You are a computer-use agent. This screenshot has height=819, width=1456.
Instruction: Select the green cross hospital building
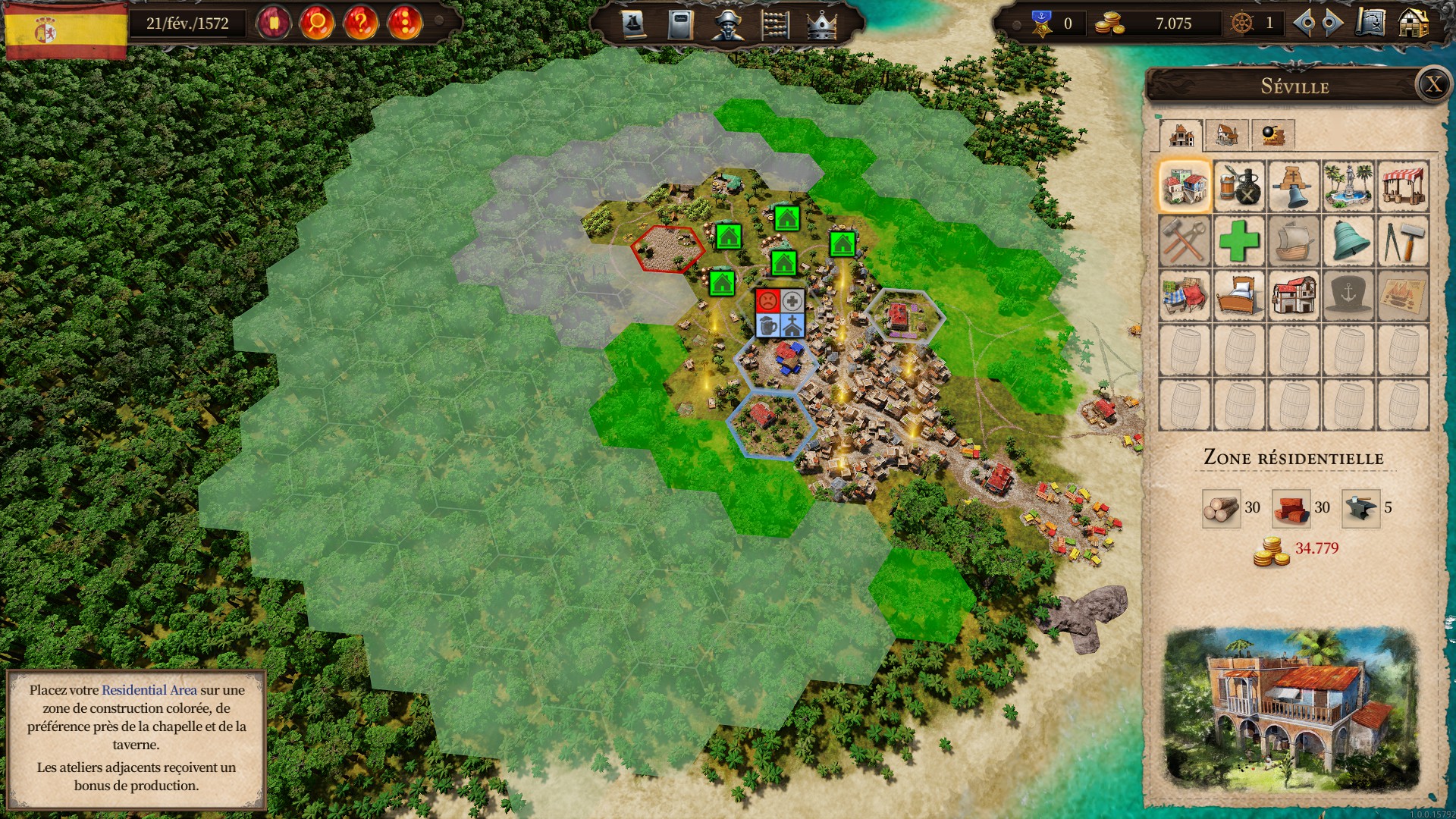[x=1239, y=241]
